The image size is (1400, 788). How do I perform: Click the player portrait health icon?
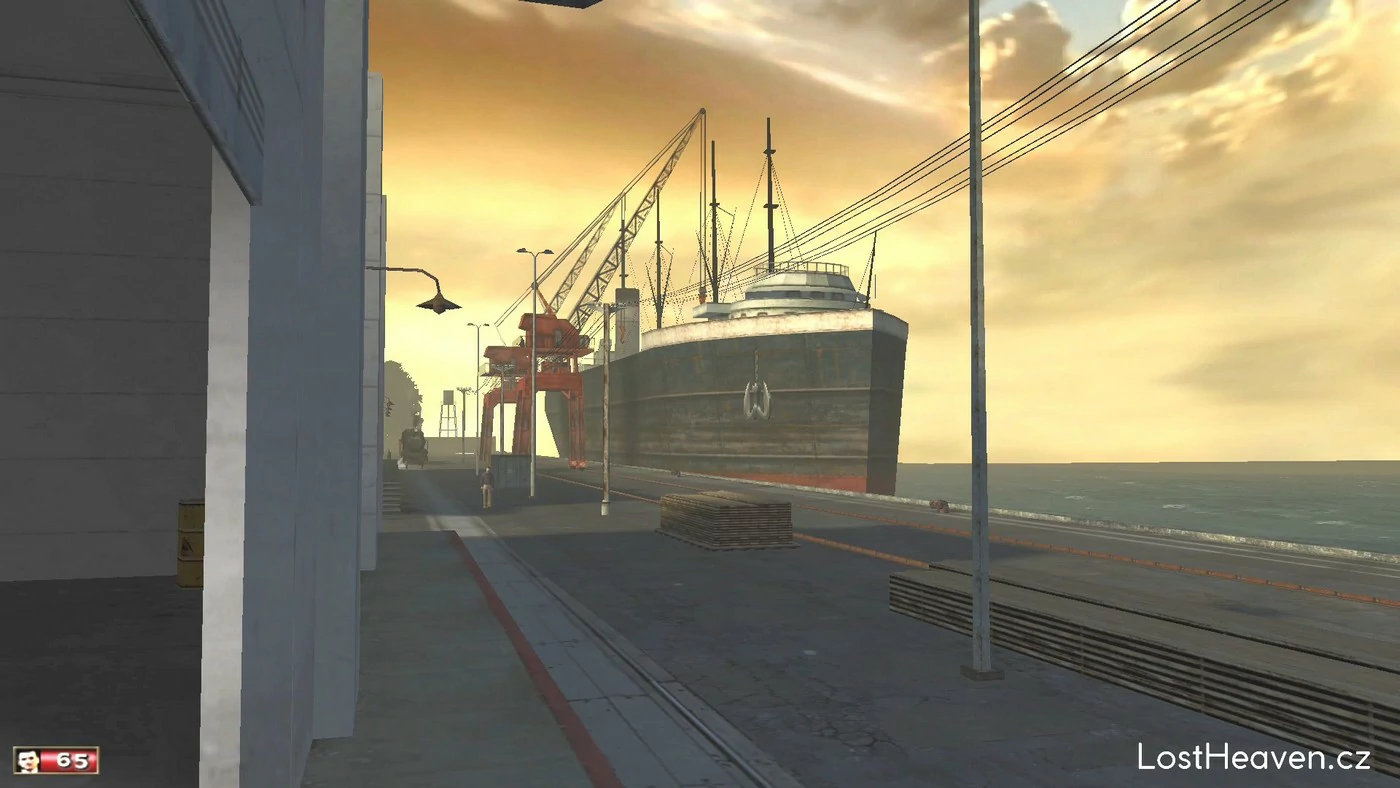coord(28,760)
